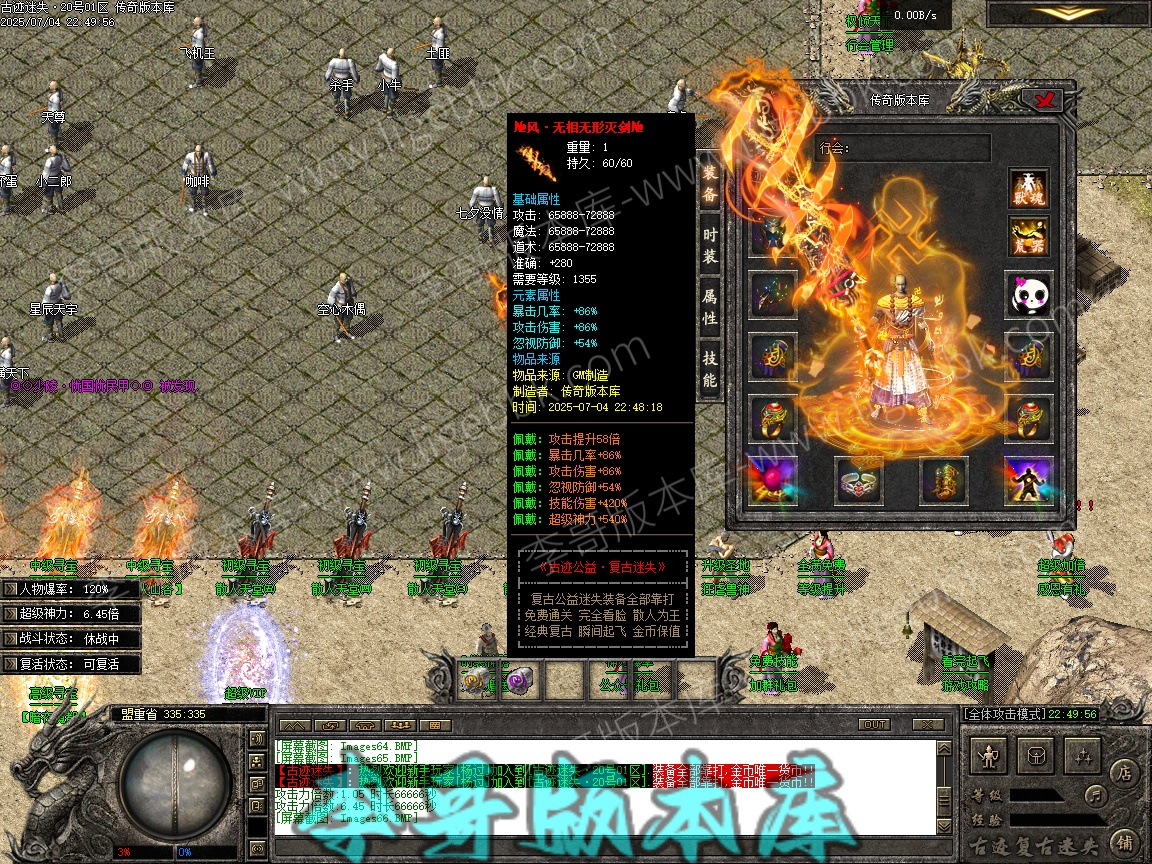Click the panda face equipment slot
1152x864 pixels.
coord(1029,295)
